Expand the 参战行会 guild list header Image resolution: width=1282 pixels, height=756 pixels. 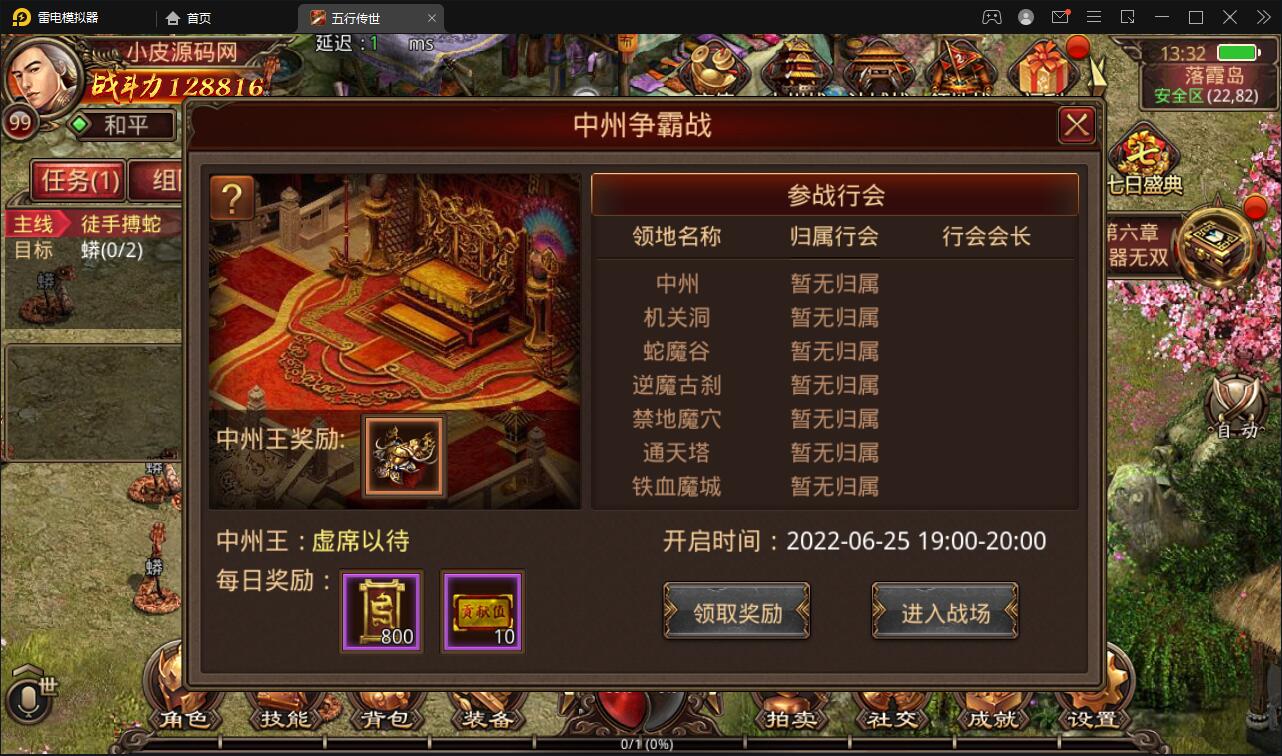pos(835,194)
